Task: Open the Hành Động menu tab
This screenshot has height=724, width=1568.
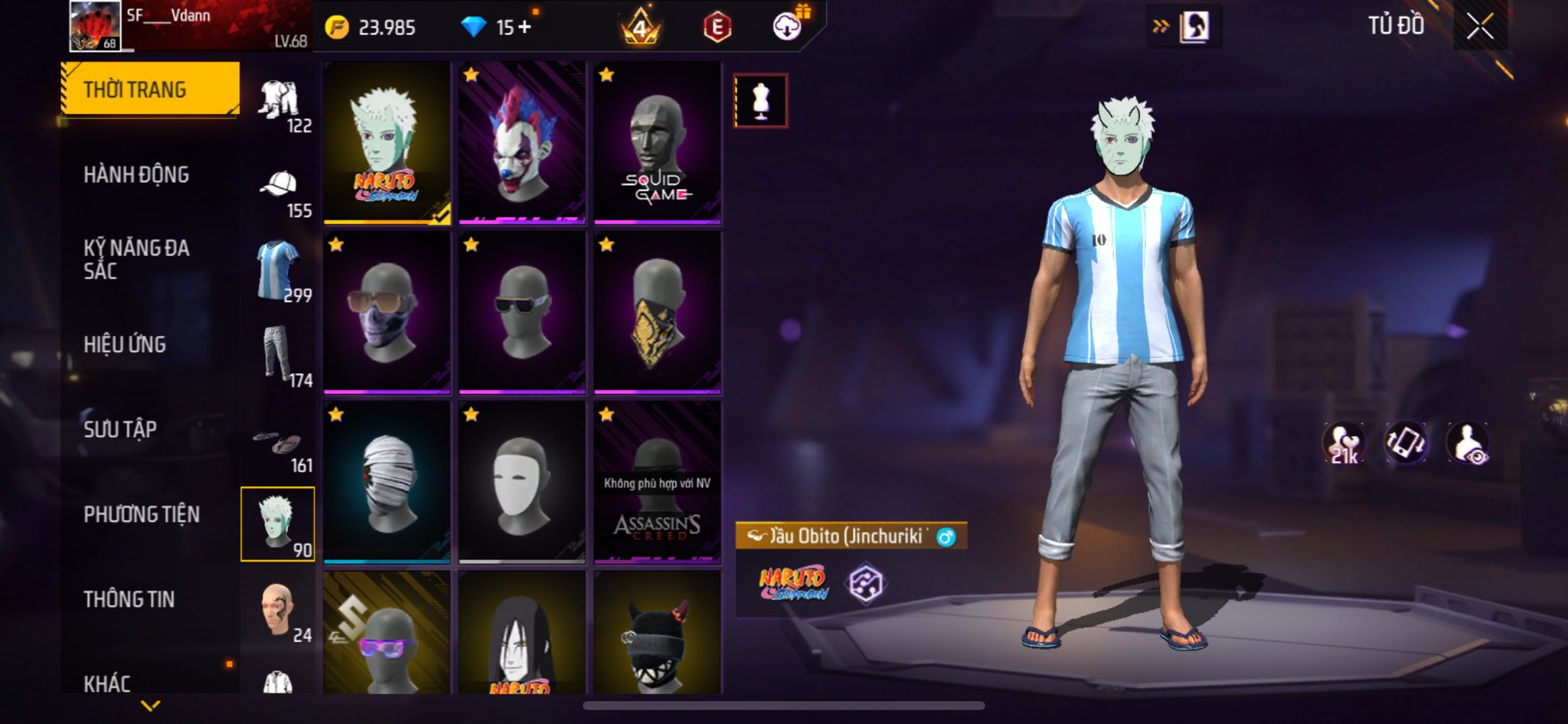Action: [x=136, y=175]
